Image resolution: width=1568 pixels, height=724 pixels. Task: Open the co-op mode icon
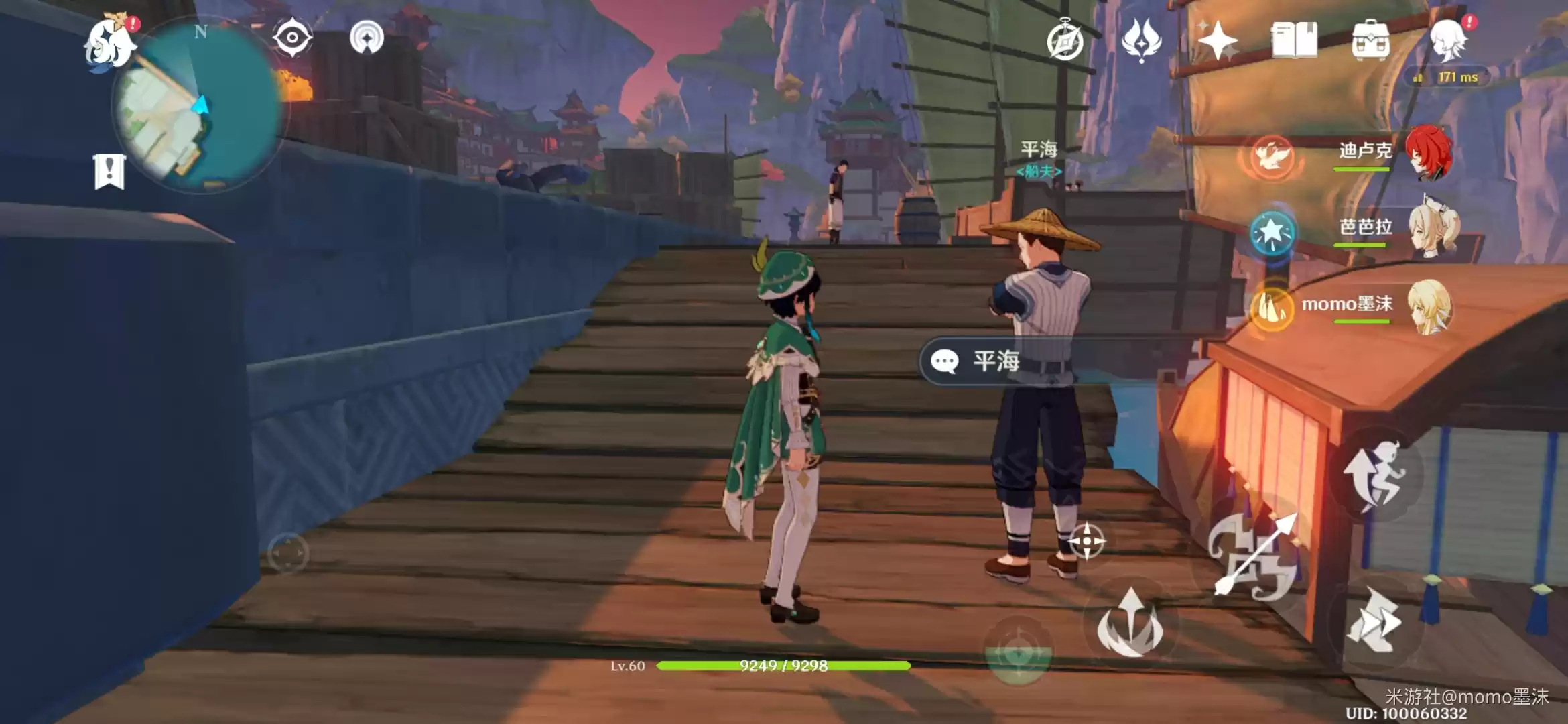(367, 38)
